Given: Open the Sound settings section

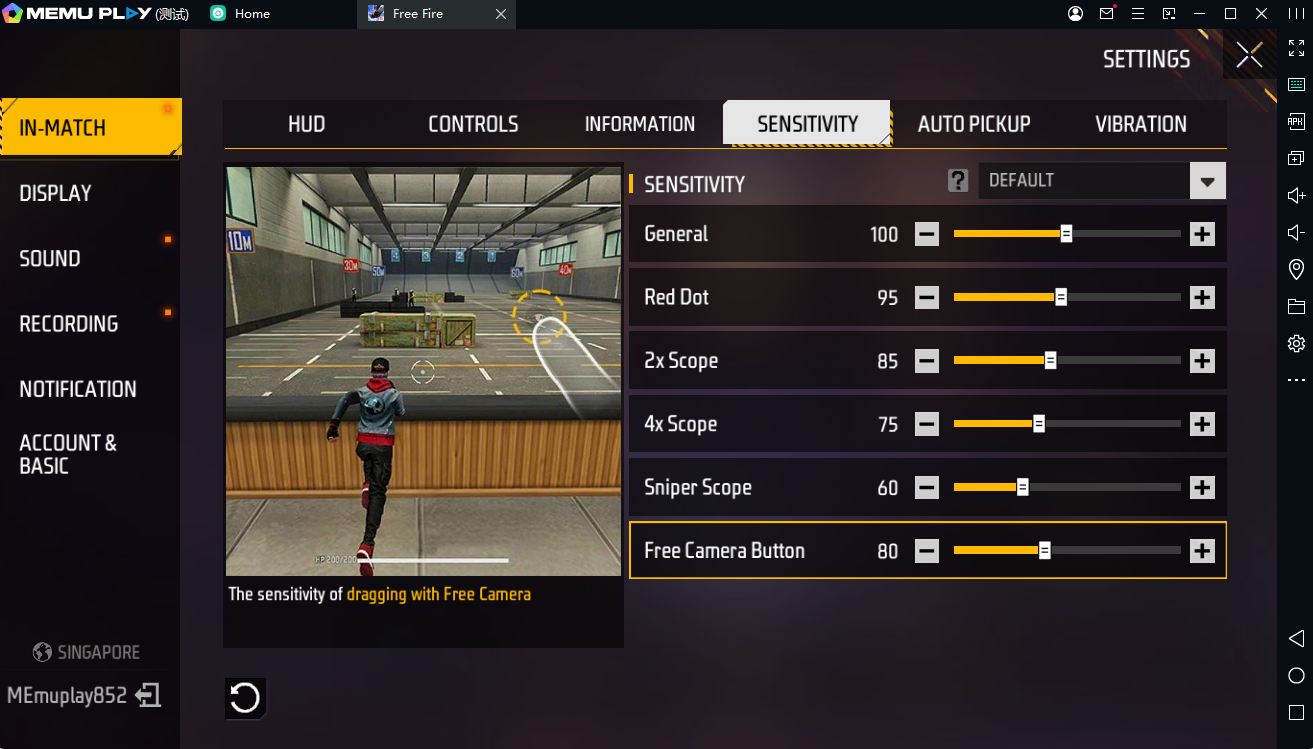Looking at the screenshot, I should 50,258.
